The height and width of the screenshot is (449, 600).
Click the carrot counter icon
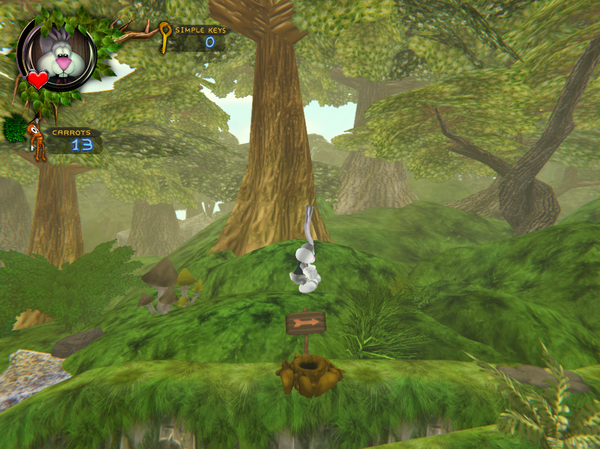tap(36, 138)
